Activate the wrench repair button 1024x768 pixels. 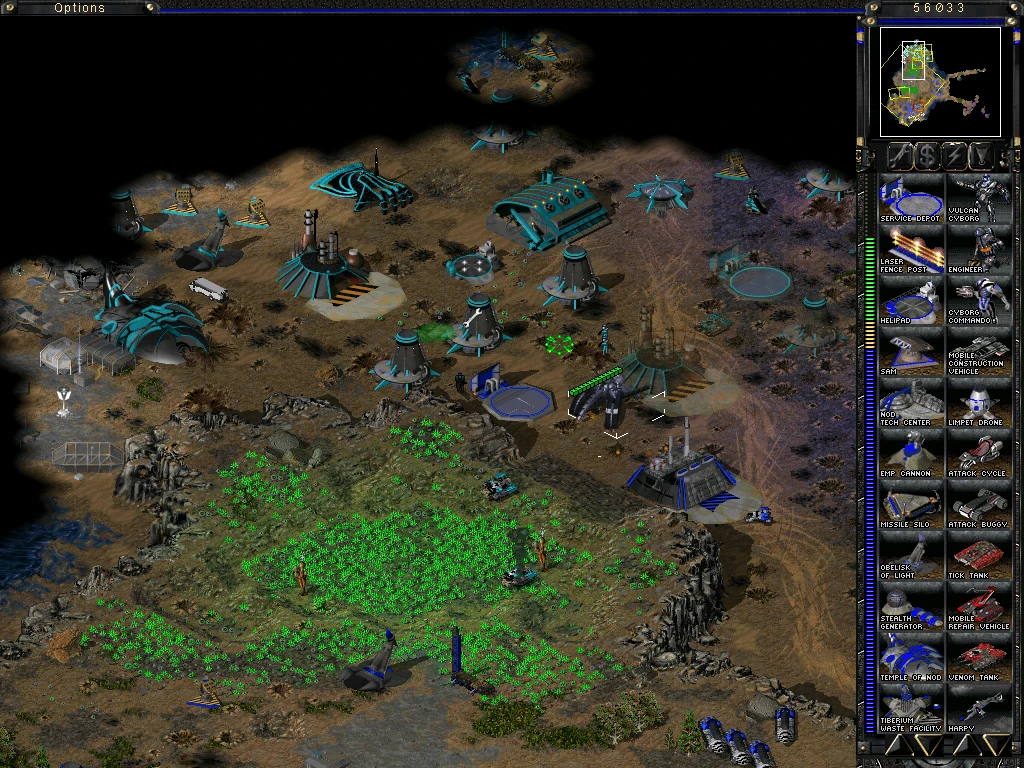click(x=900, y=155)
